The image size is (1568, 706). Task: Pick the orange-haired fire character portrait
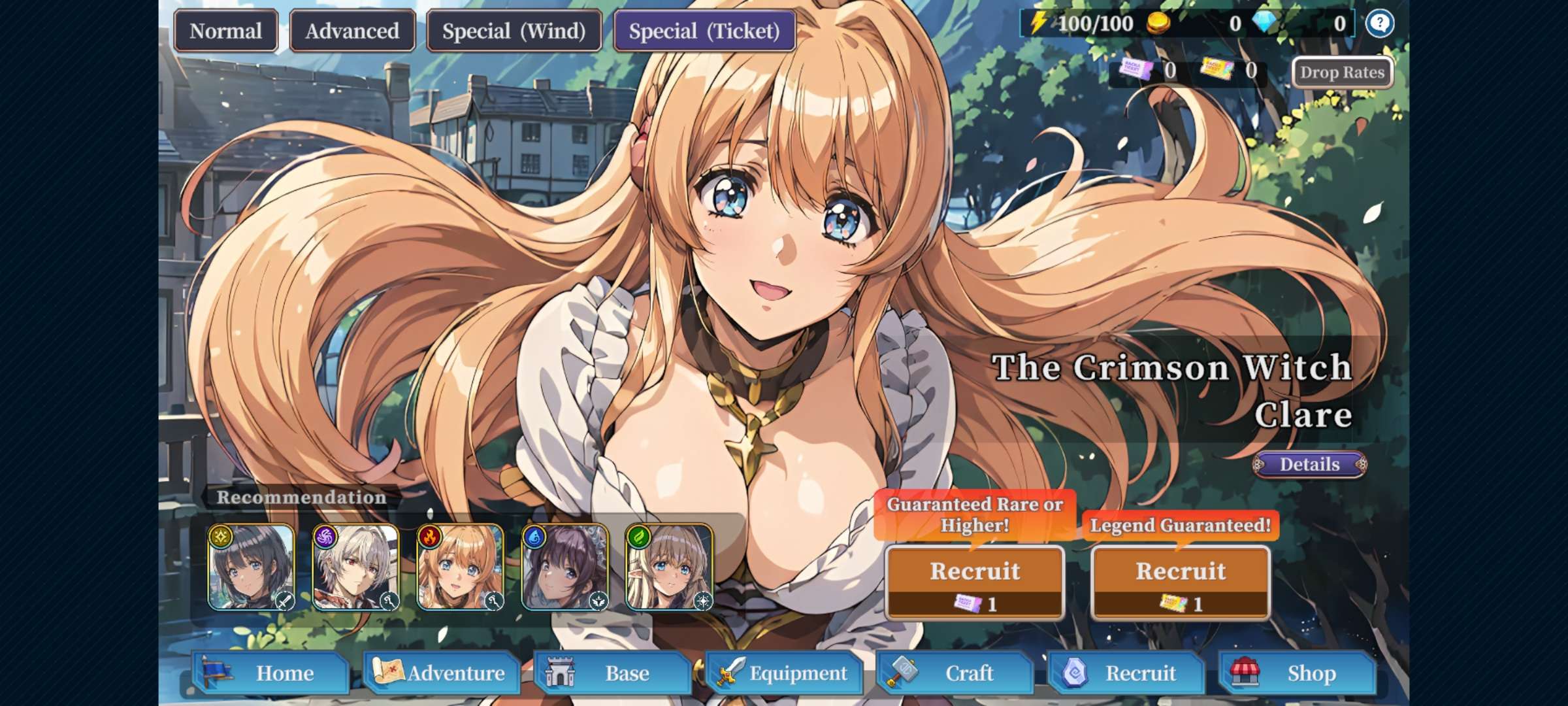click(461, 567)
